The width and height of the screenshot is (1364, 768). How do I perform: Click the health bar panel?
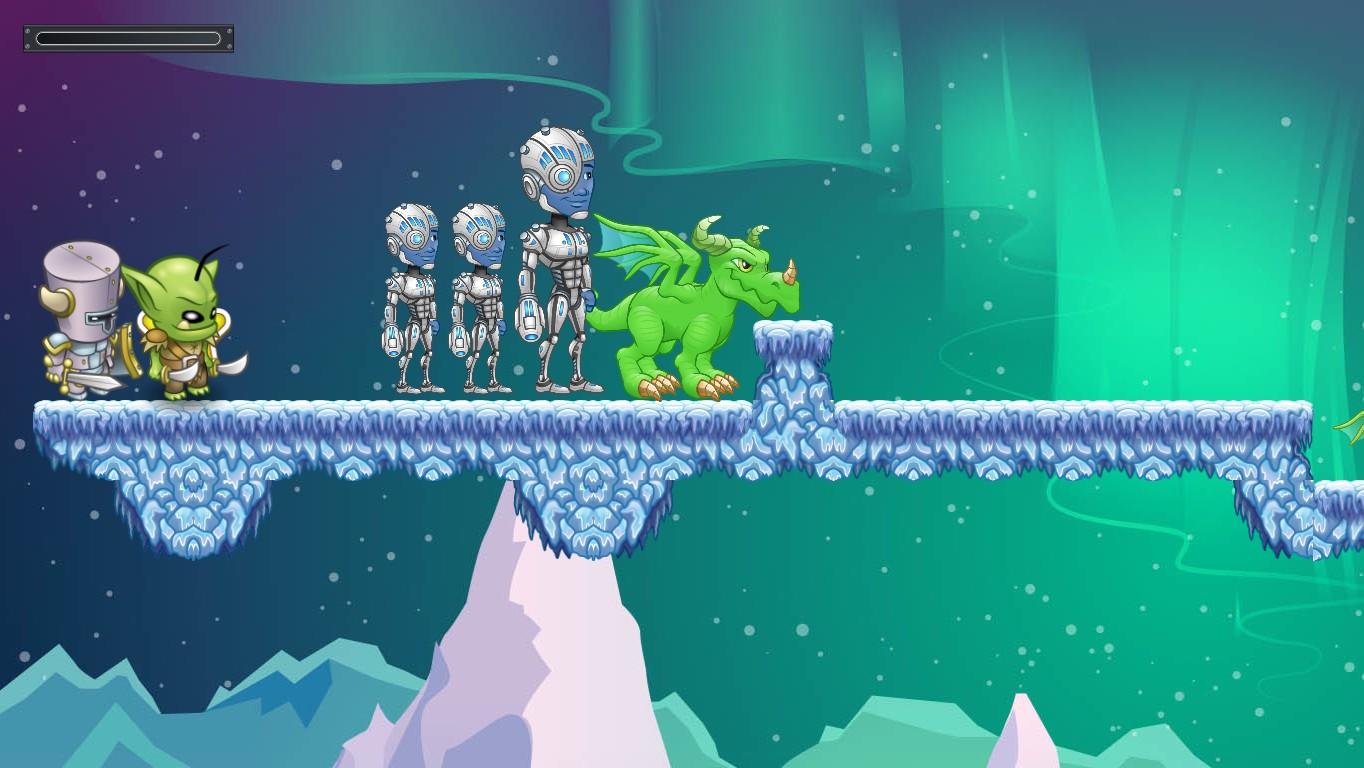pyautogui.click(x=127, y=38)
